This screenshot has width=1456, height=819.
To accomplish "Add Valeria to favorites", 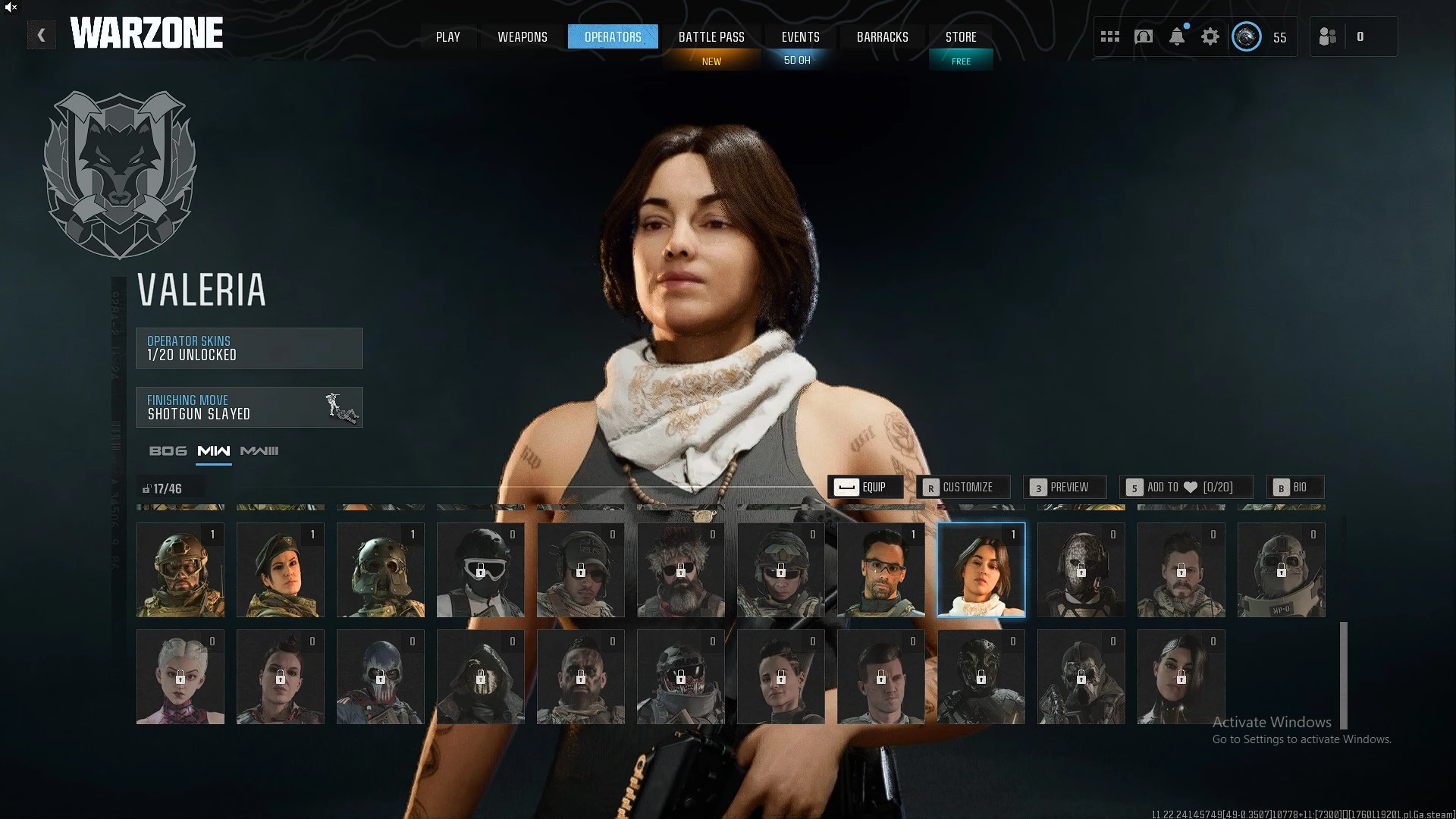I will click(1185, 487).
